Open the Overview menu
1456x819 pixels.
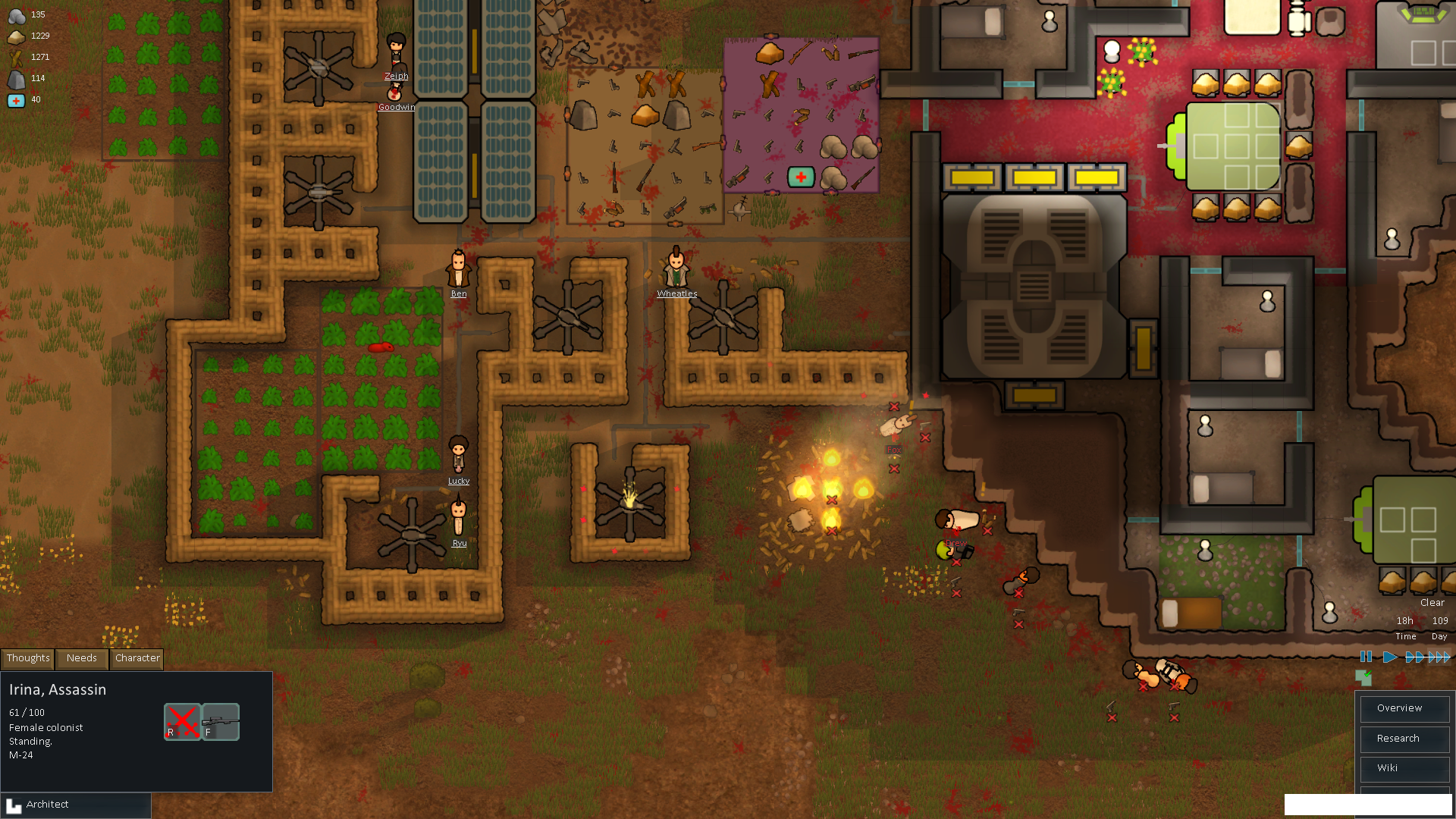click(1404, 708)
